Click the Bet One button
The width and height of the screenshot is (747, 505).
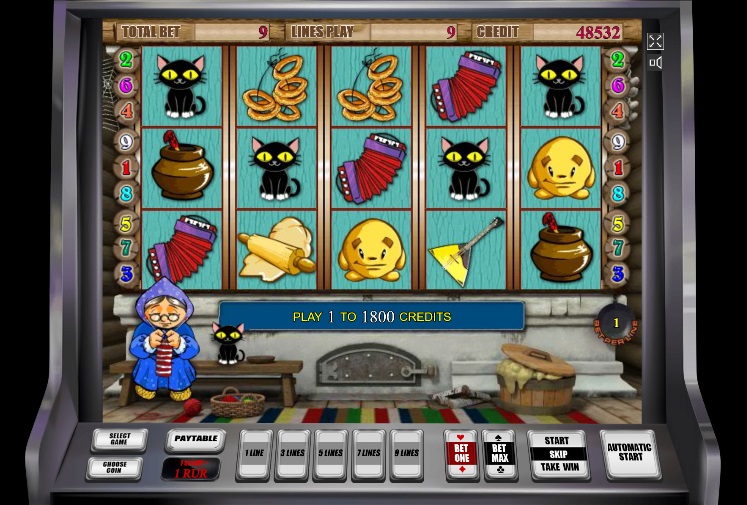pos(461,455)
